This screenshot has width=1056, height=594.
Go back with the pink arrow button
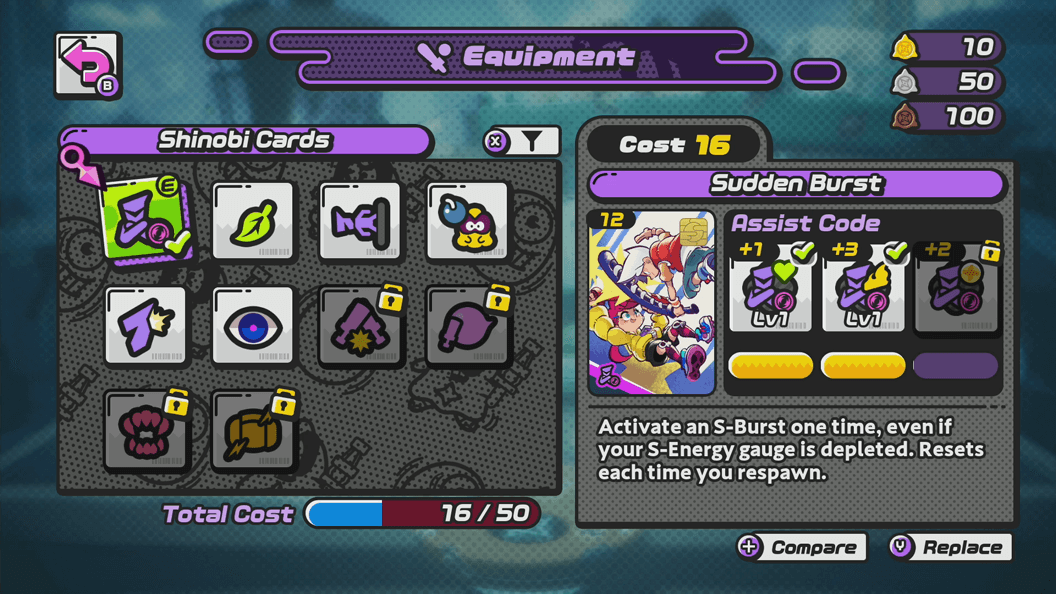[88, 66]
